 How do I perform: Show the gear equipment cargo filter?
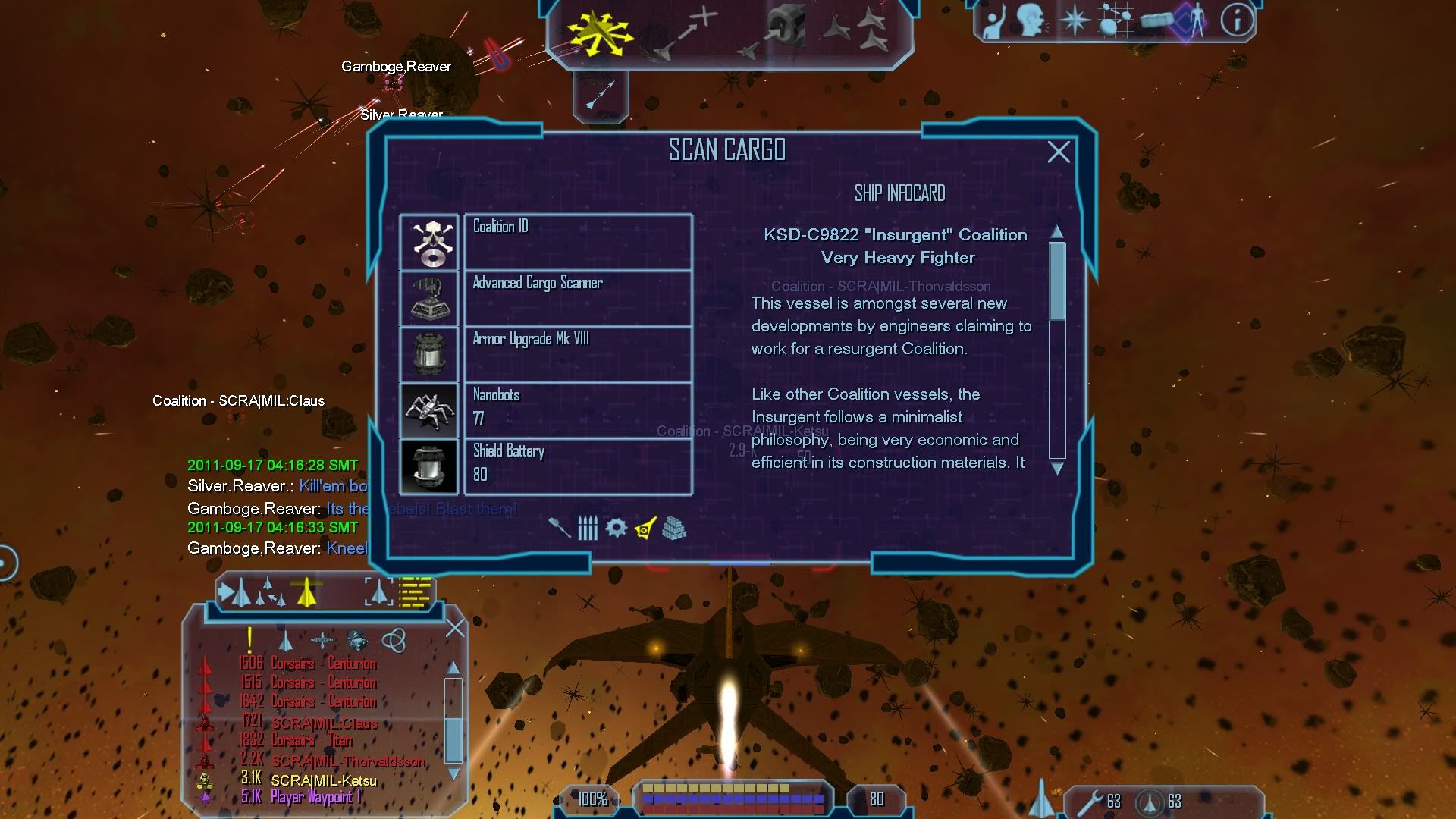616,528
